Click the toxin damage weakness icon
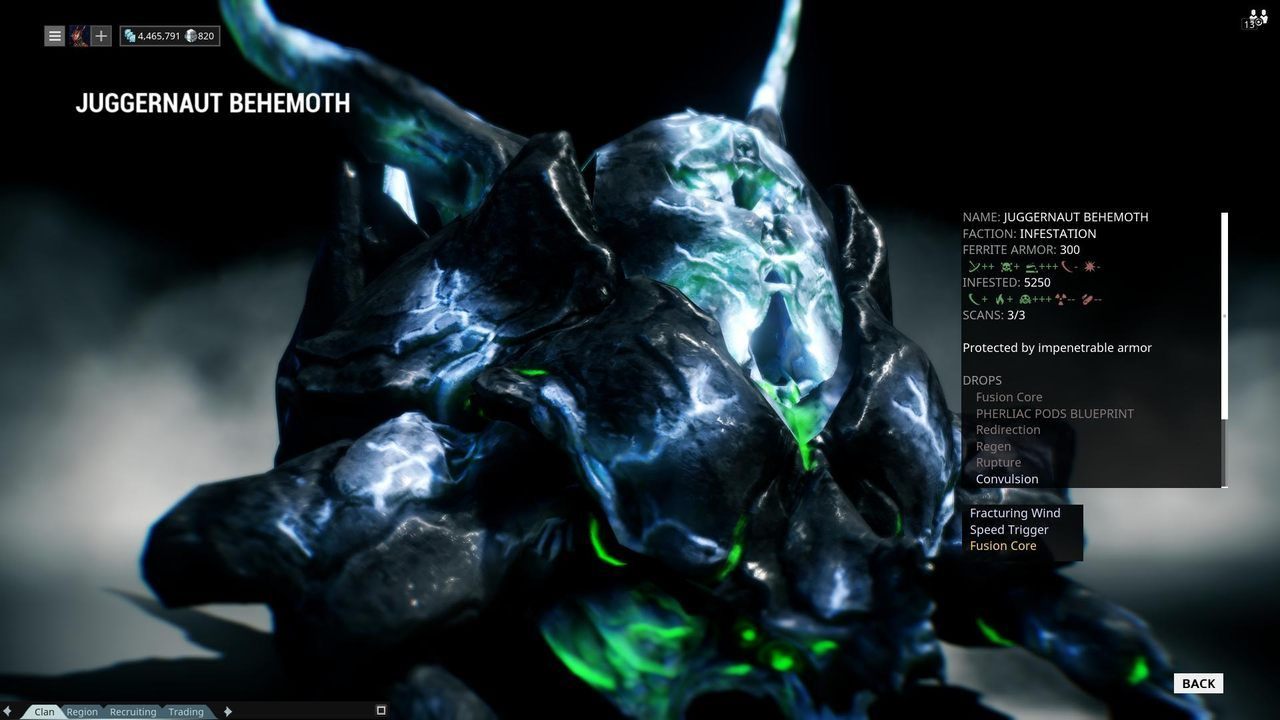 coord(1005,266)
